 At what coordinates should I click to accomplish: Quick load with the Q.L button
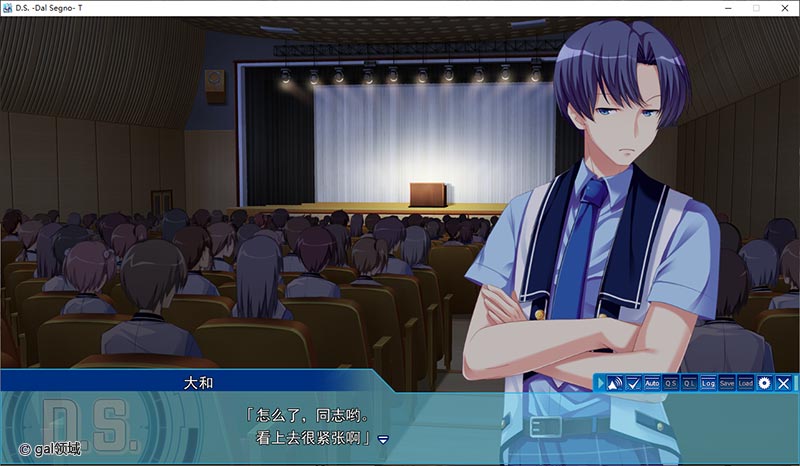689,383
